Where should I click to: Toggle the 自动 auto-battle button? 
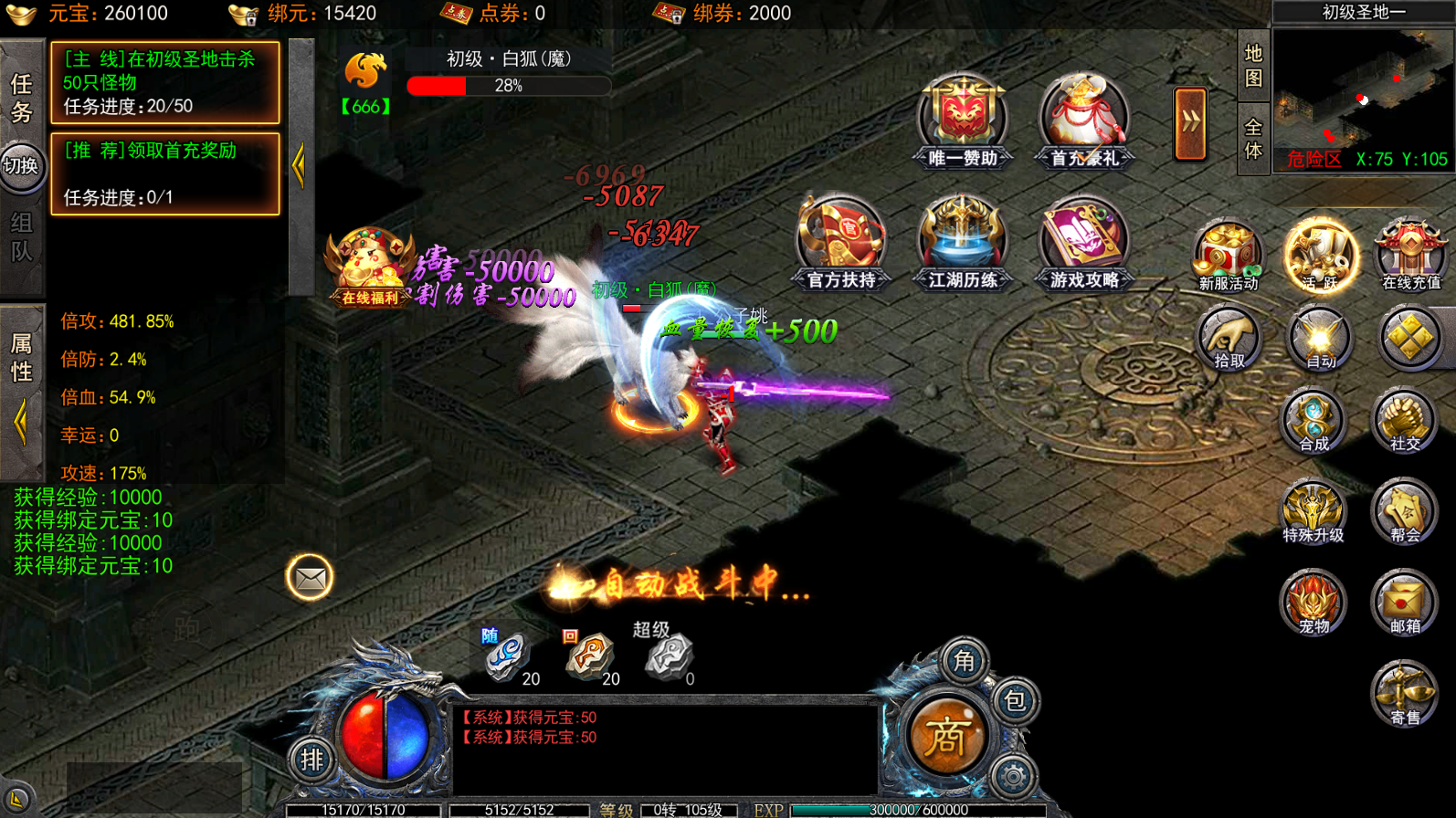1319,339
